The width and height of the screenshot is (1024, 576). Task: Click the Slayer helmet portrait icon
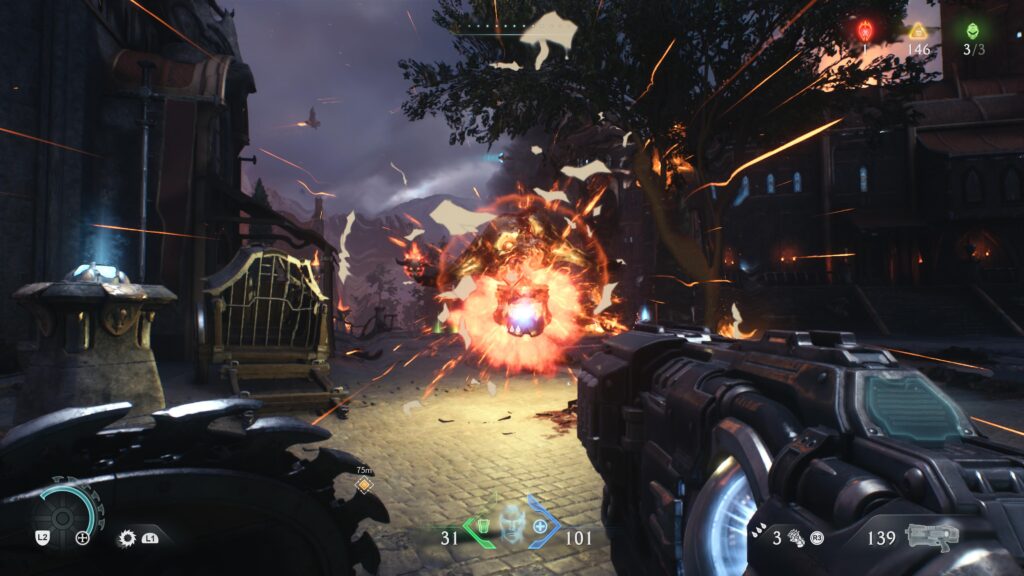coord(511,525)
